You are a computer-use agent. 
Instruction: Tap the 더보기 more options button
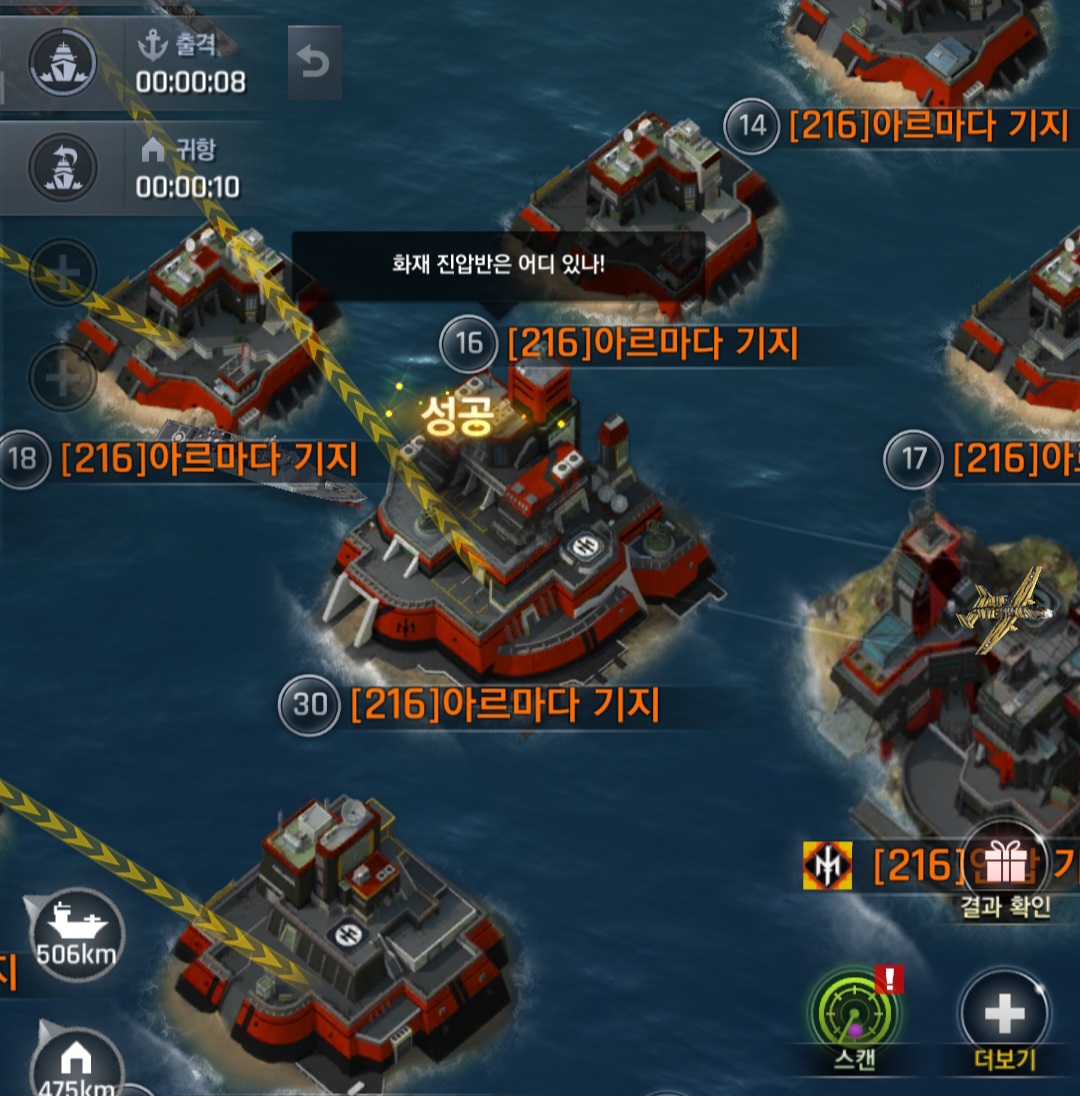[x=1003, y=1014]
